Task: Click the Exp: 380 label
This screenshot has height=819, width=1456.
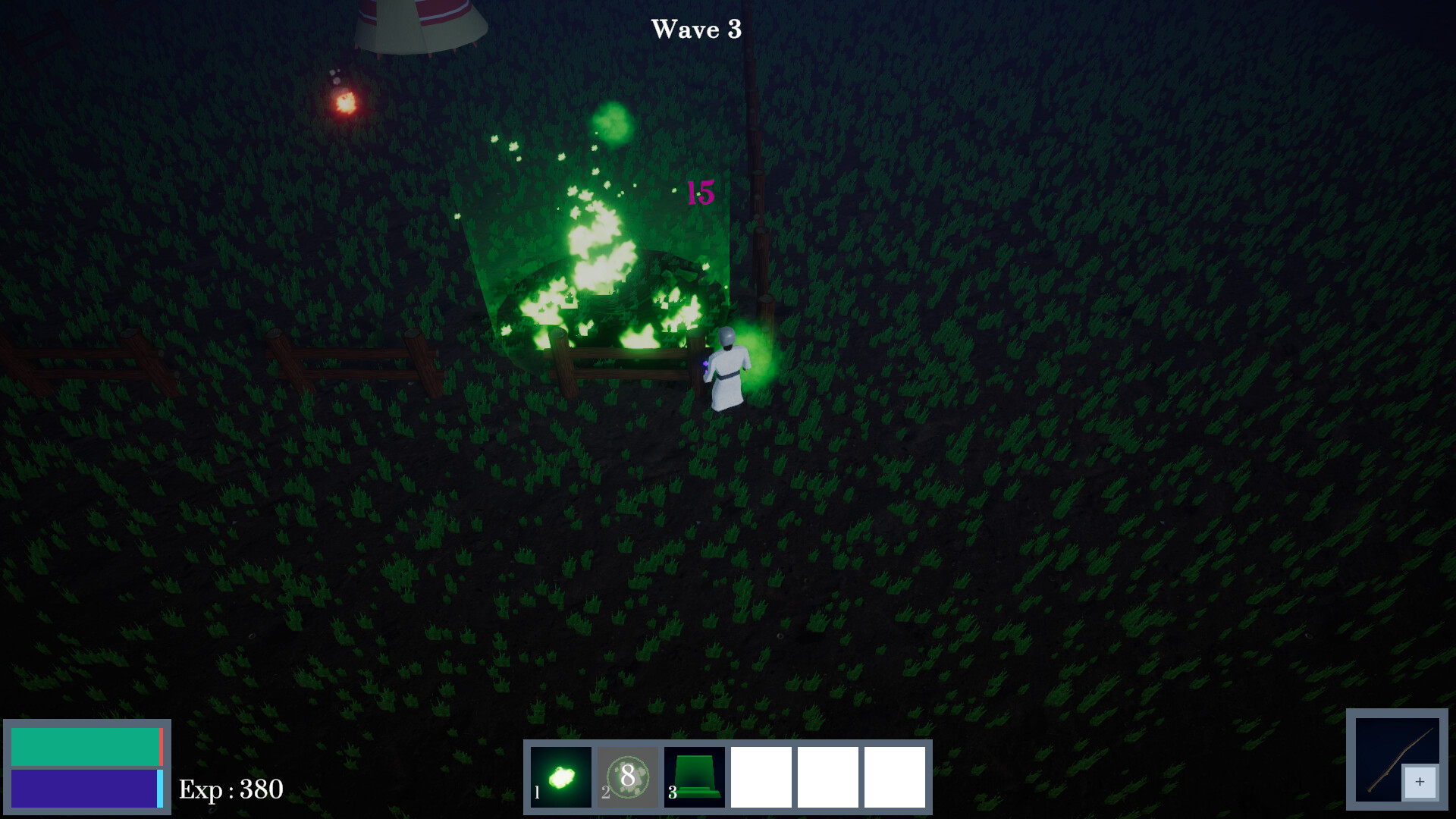Action: coord(231,789)
